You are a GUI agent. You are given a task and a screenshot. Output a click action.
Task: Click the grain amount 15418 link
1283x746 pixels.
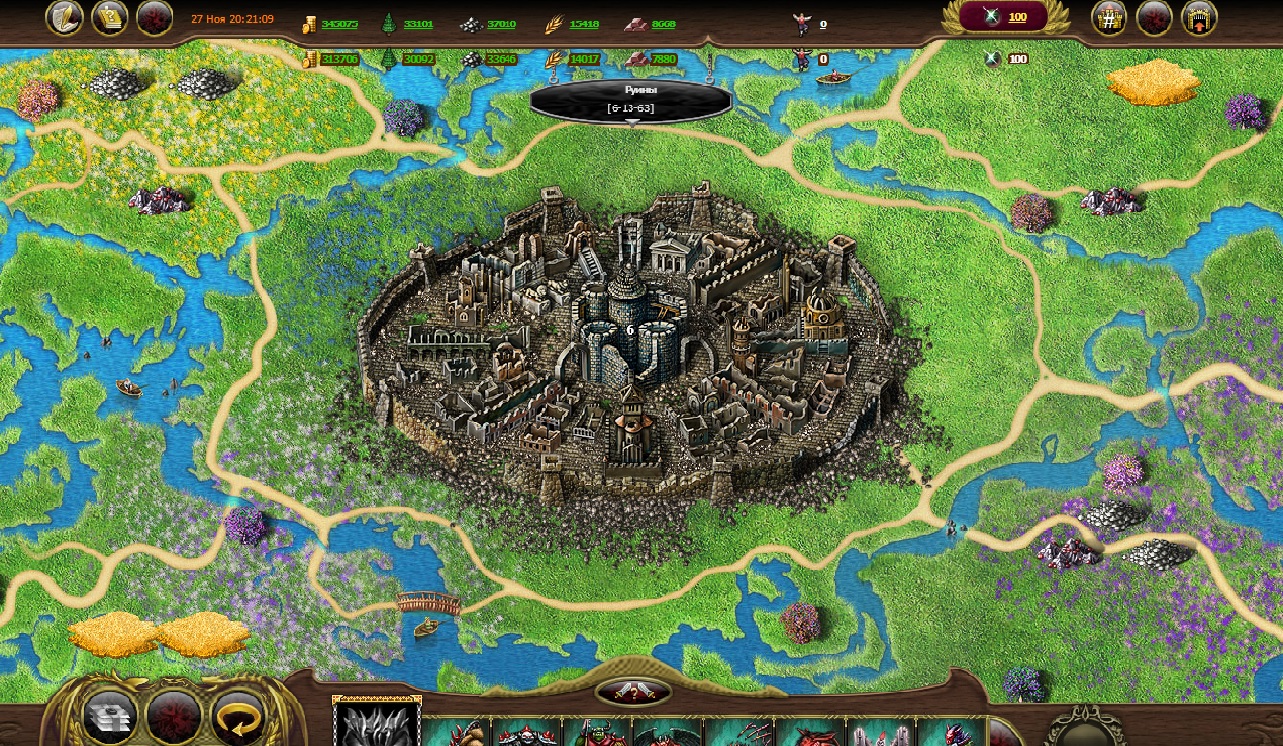(x=584, y=24)
